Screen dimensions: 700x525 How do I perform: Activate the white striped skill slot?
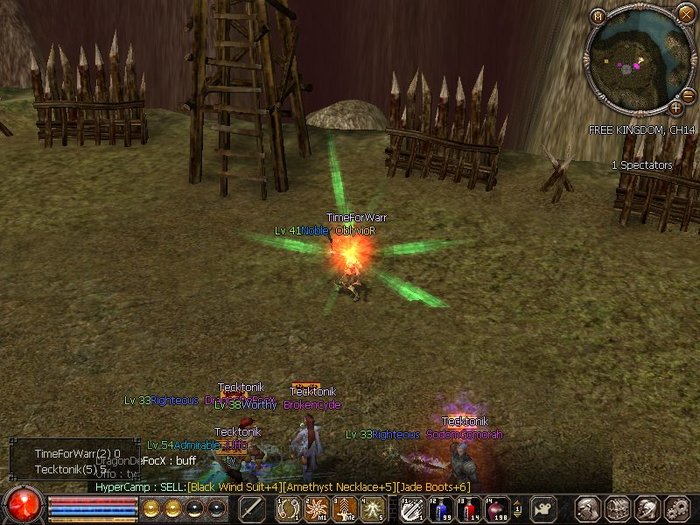click(x=409, y=509)
